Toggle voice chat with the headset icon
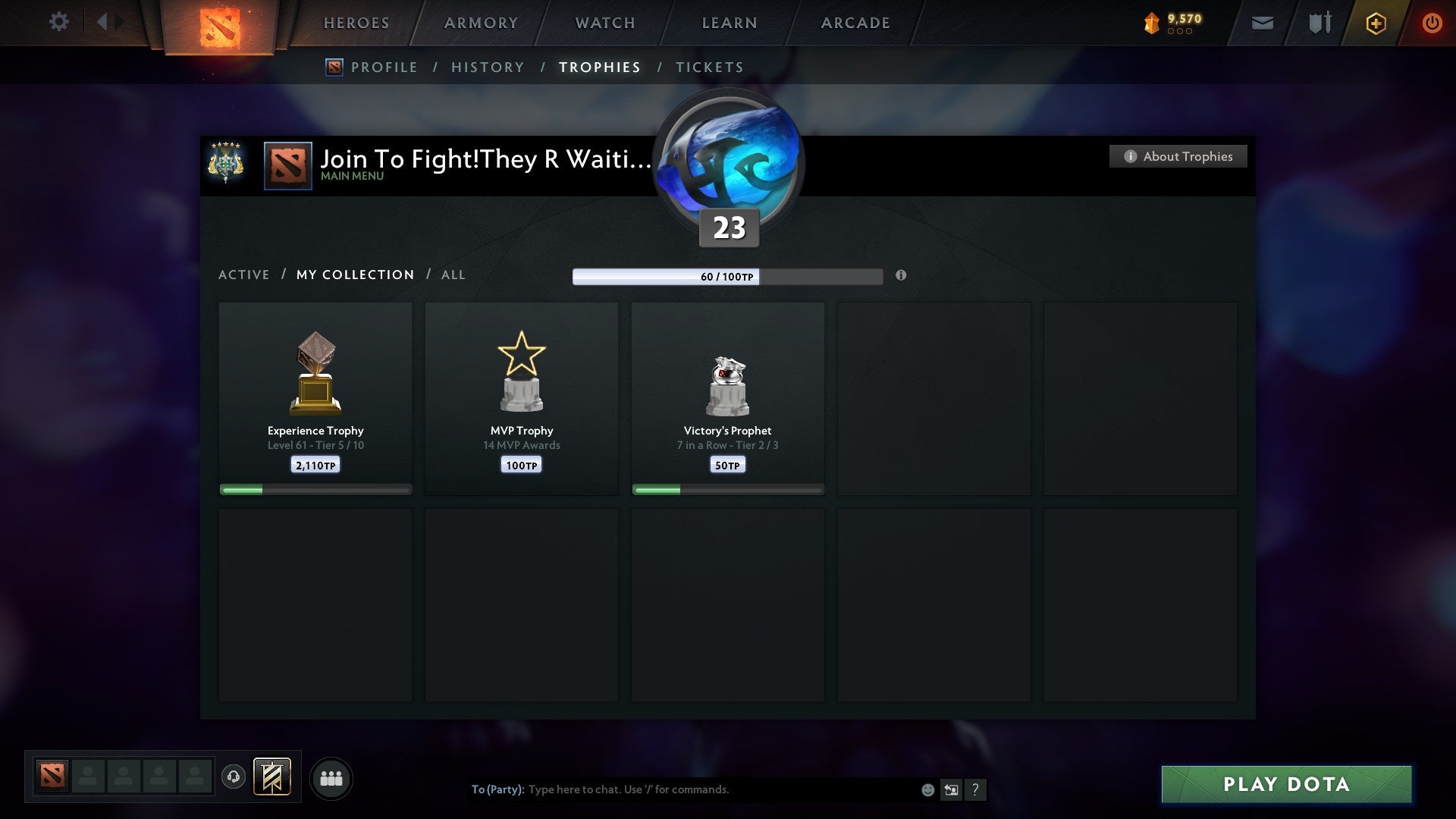 [233, 777]
